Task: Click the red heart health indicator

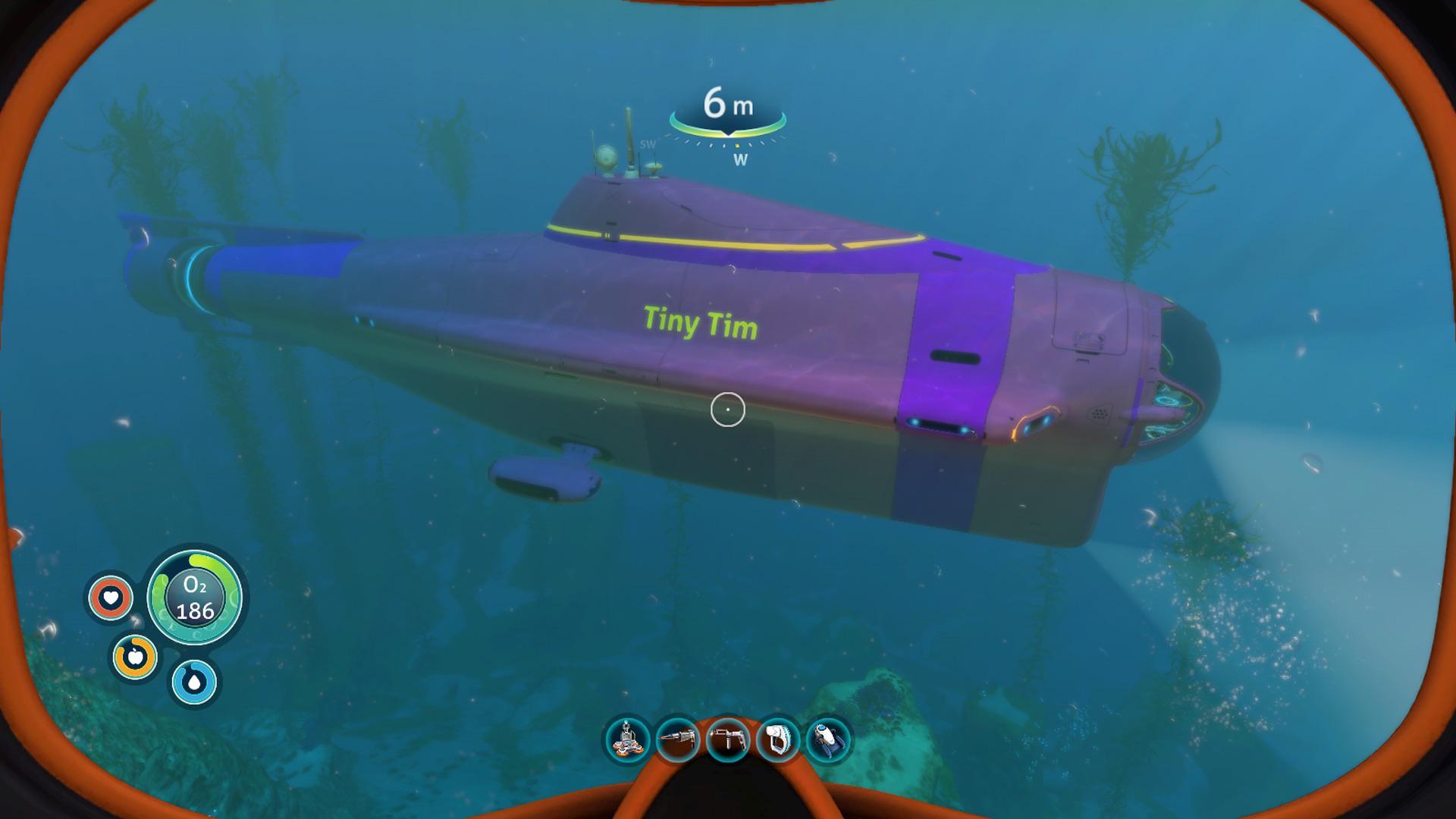Action: pos(112,598)
